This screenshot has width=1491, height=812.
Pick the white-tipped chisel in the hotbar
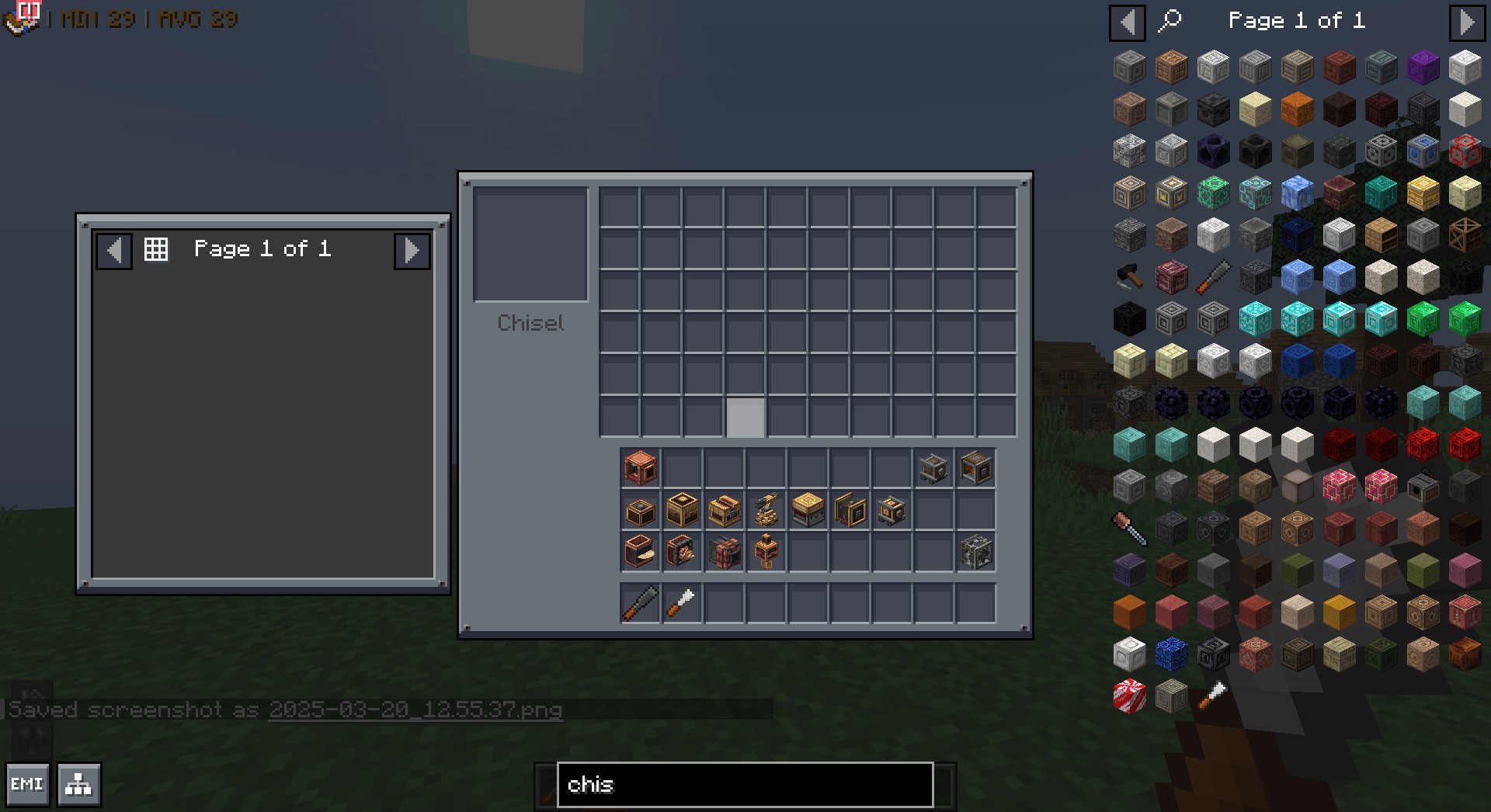pyautogui.click(x=682, y=603)
